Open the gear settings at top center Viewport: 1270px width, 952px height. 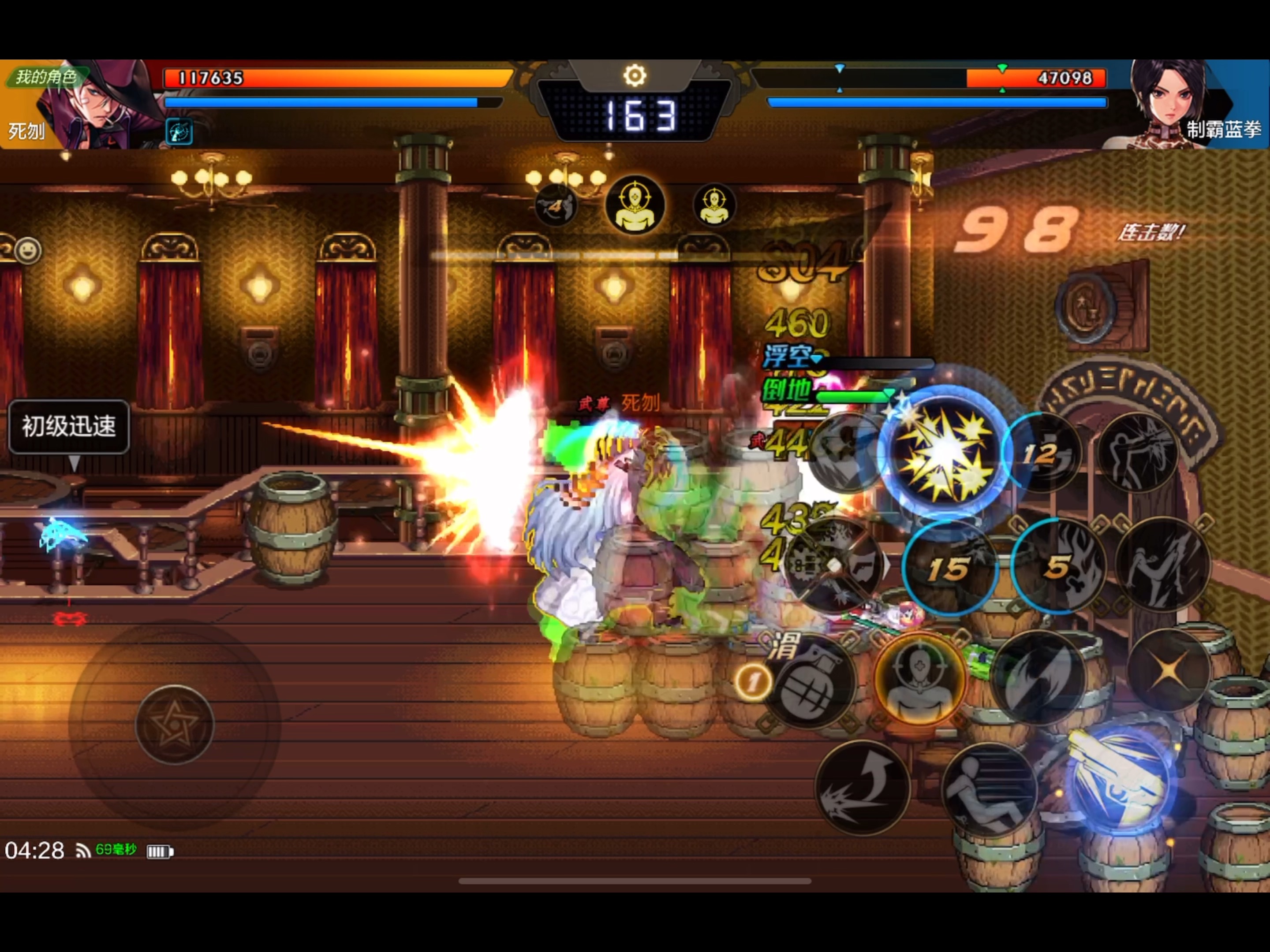tap(635, 75)
